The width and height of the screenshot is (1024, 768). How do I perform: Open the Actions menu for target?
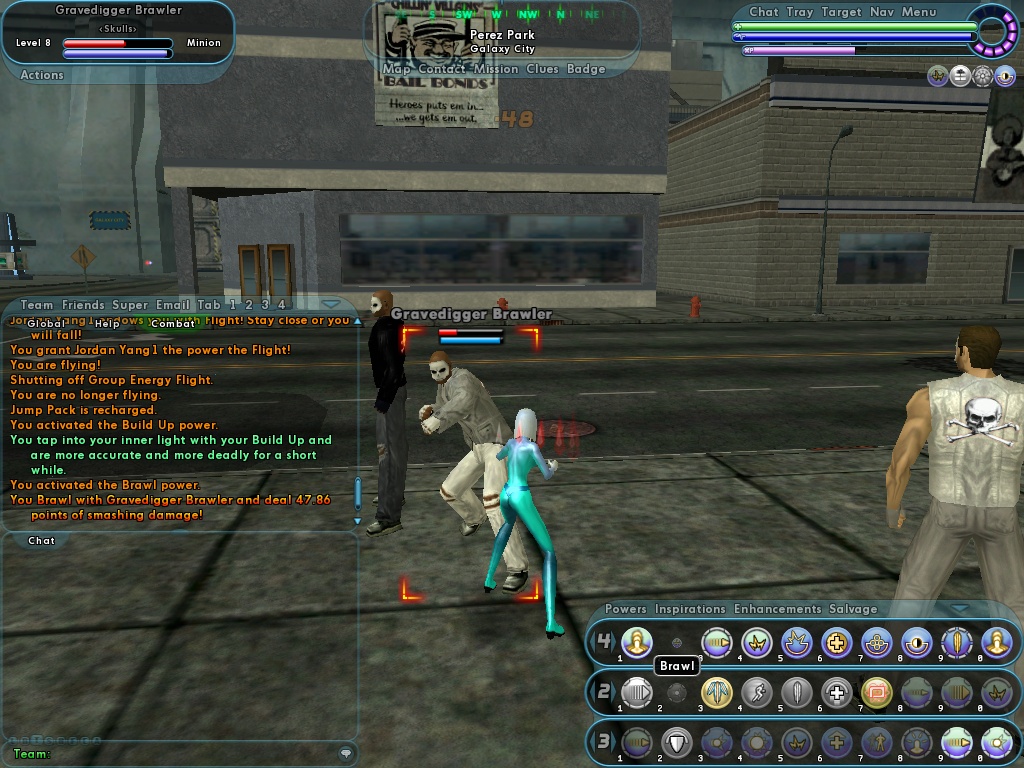42,75
